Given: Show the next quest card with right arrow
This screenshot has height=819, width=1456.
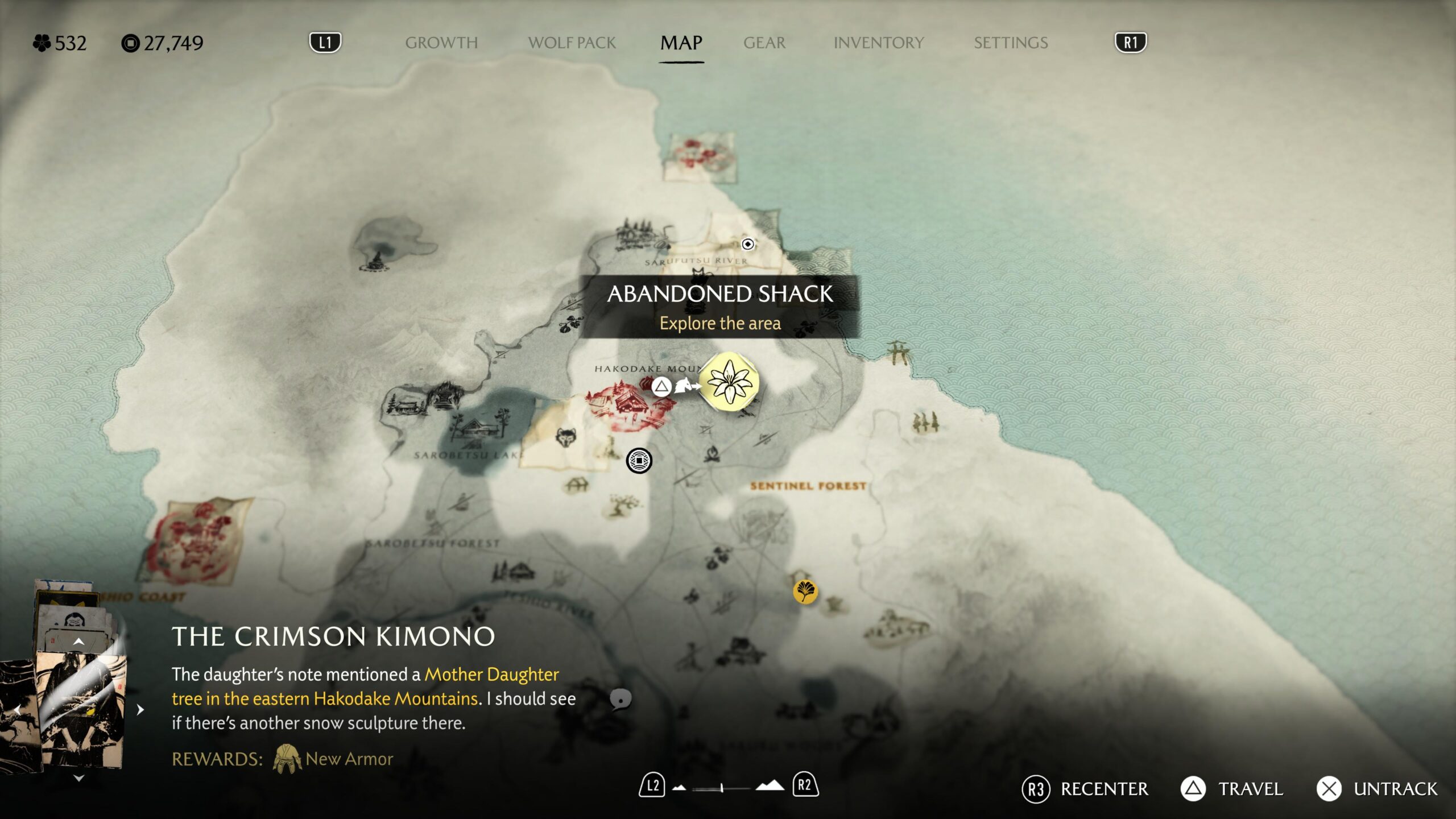Looking at the screenshot, I should click(x=140, y=710).
